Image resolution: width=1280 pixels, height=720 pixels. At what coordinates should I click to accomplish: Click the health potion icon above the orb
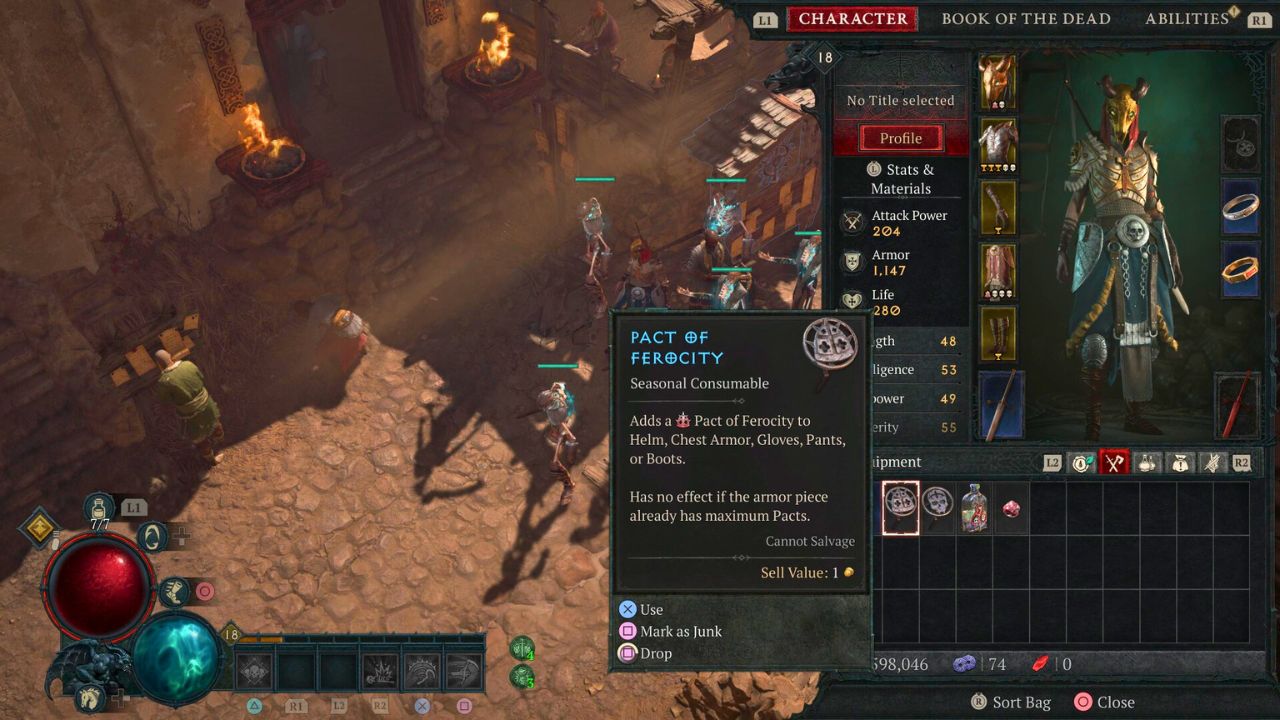pyautogui.click(x=98, y=509)
